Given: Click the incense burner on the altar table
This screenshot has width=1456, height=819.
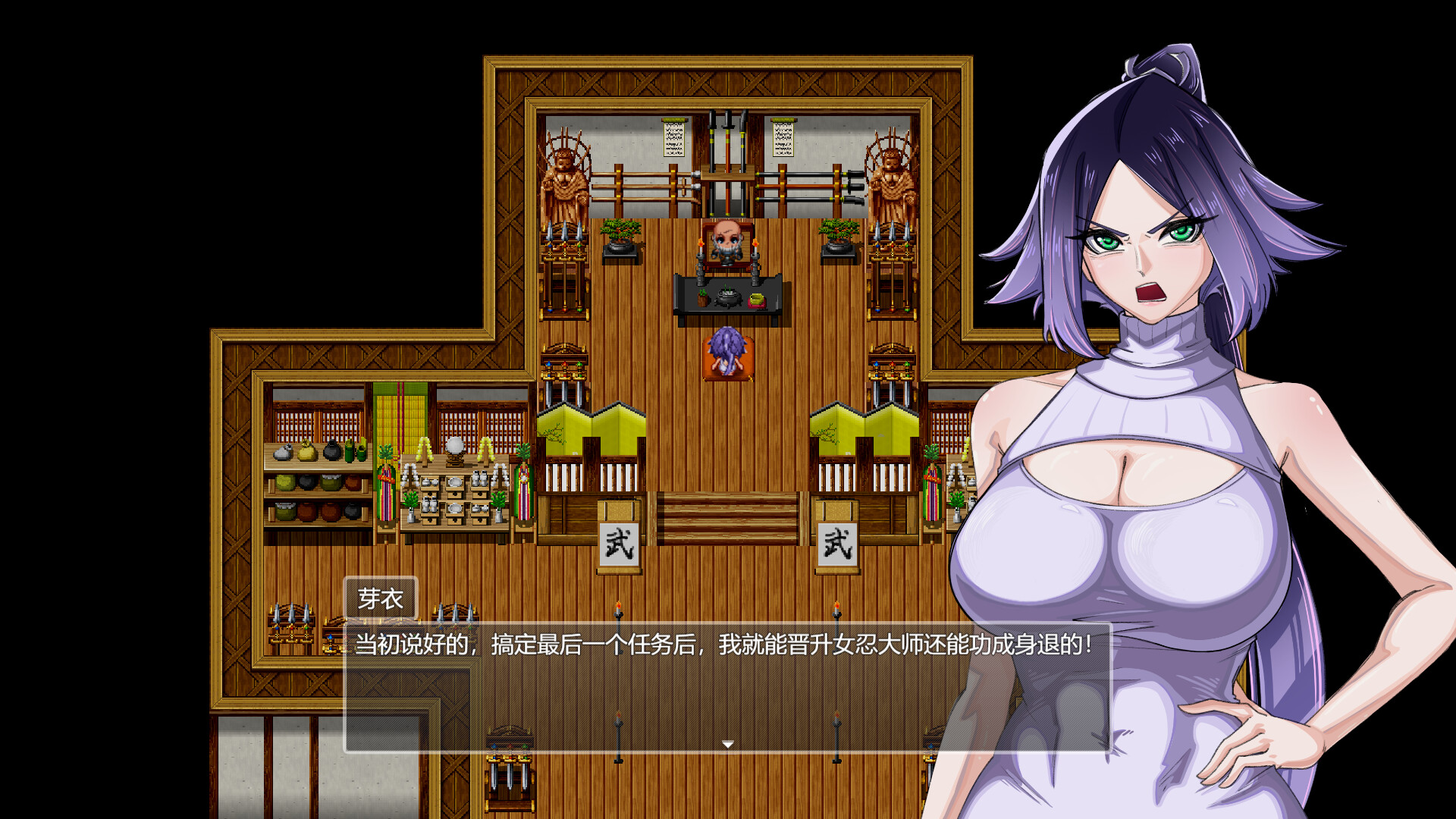Looking at the screenshot, I should click(x=726, y=296).
